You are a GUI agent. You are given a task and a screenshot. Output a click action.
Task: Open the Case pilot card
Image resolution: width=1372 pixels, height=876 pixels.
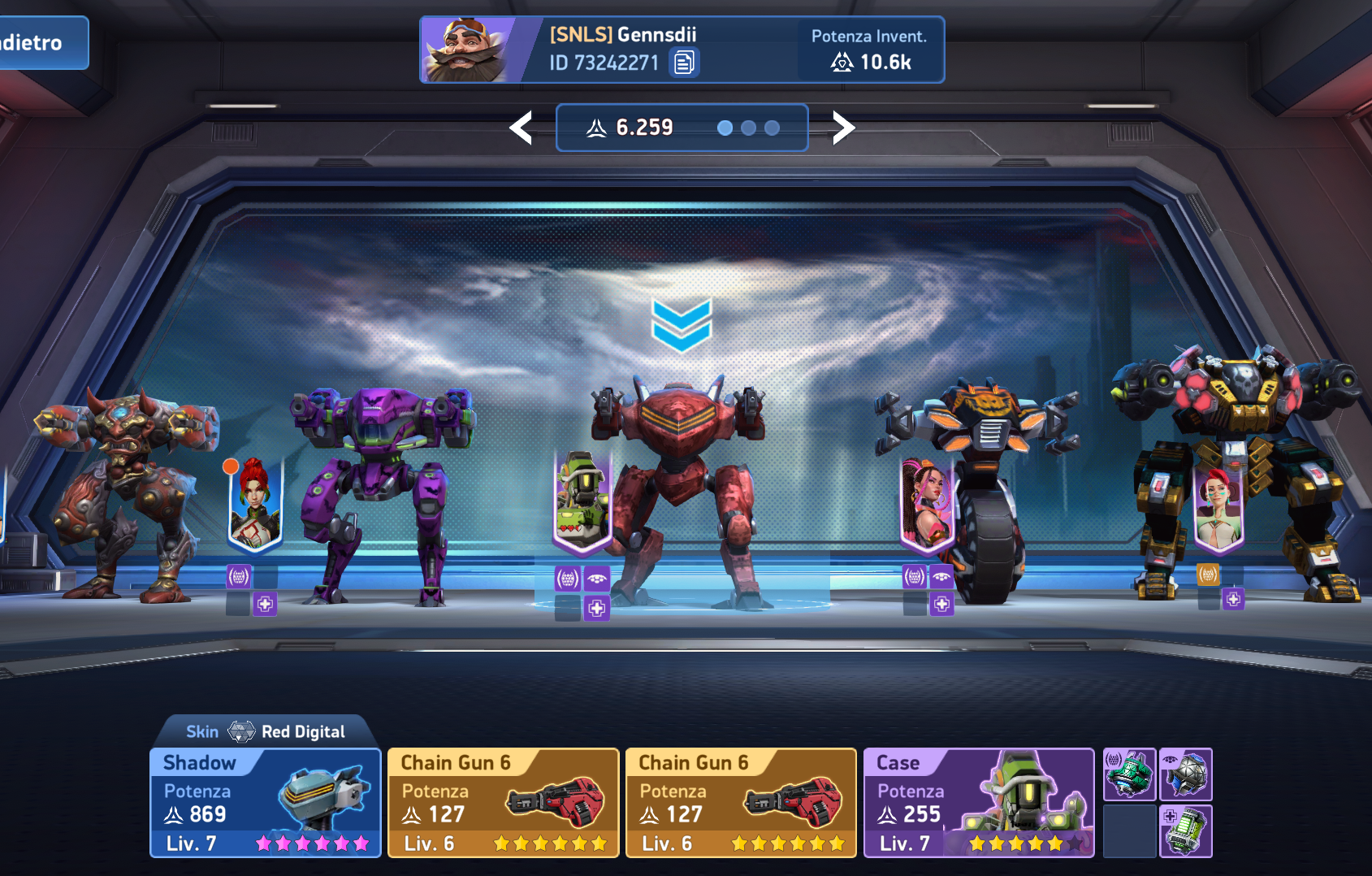click(978, 803)
